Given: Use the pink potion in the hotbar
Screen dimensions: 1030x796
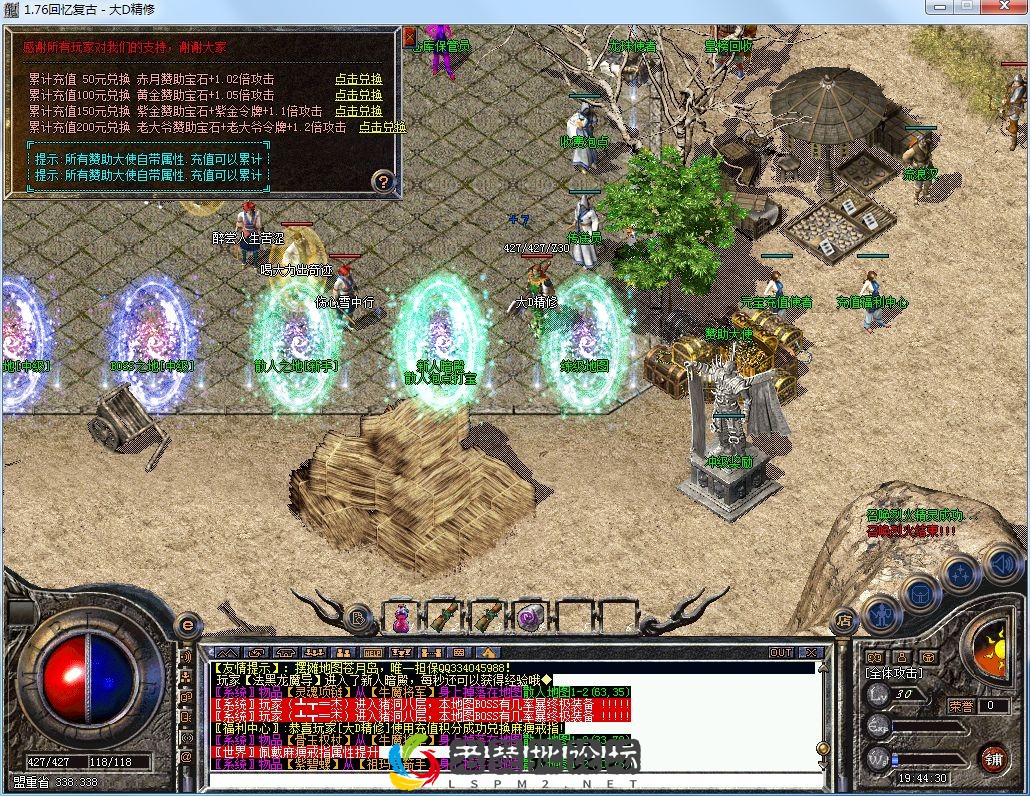Looking at the screenshot, I should tap(401, 618).
